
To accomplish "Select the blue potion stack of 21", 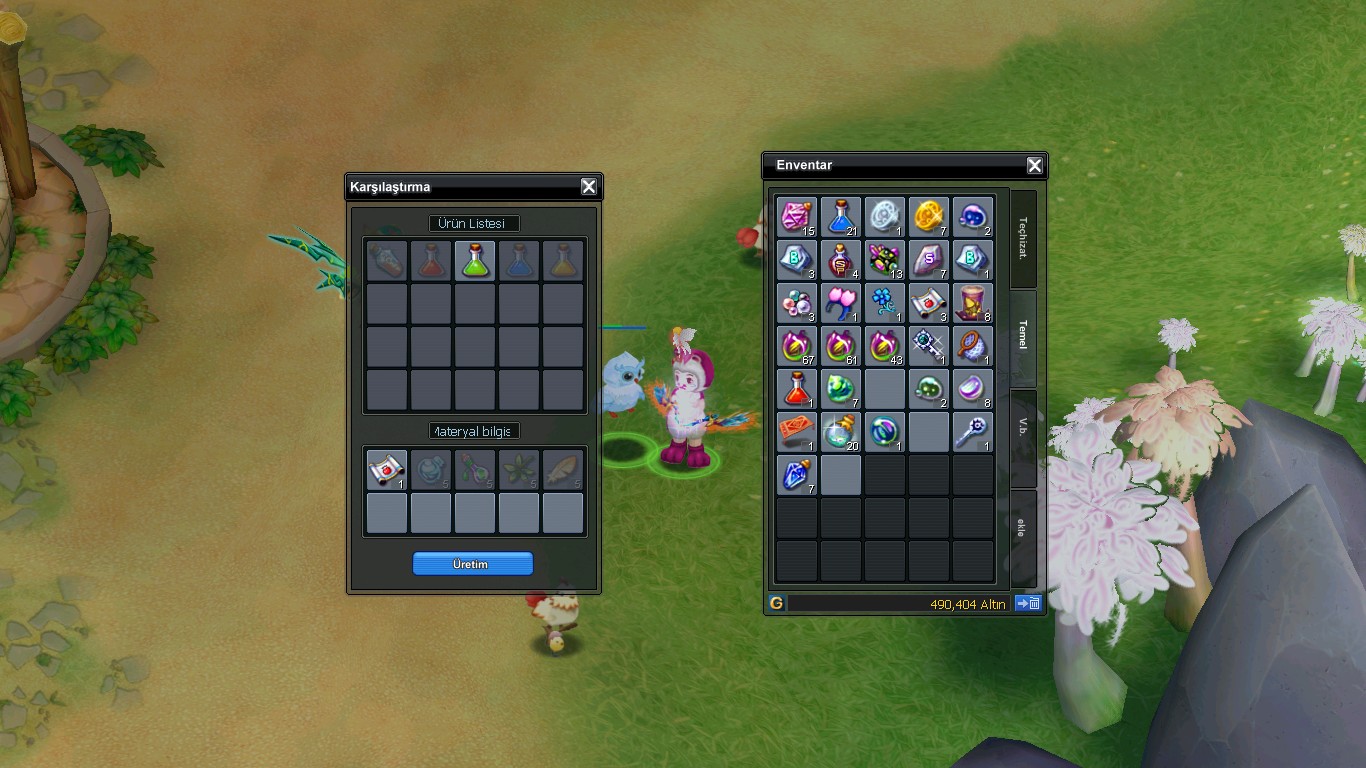I will 841,217.
